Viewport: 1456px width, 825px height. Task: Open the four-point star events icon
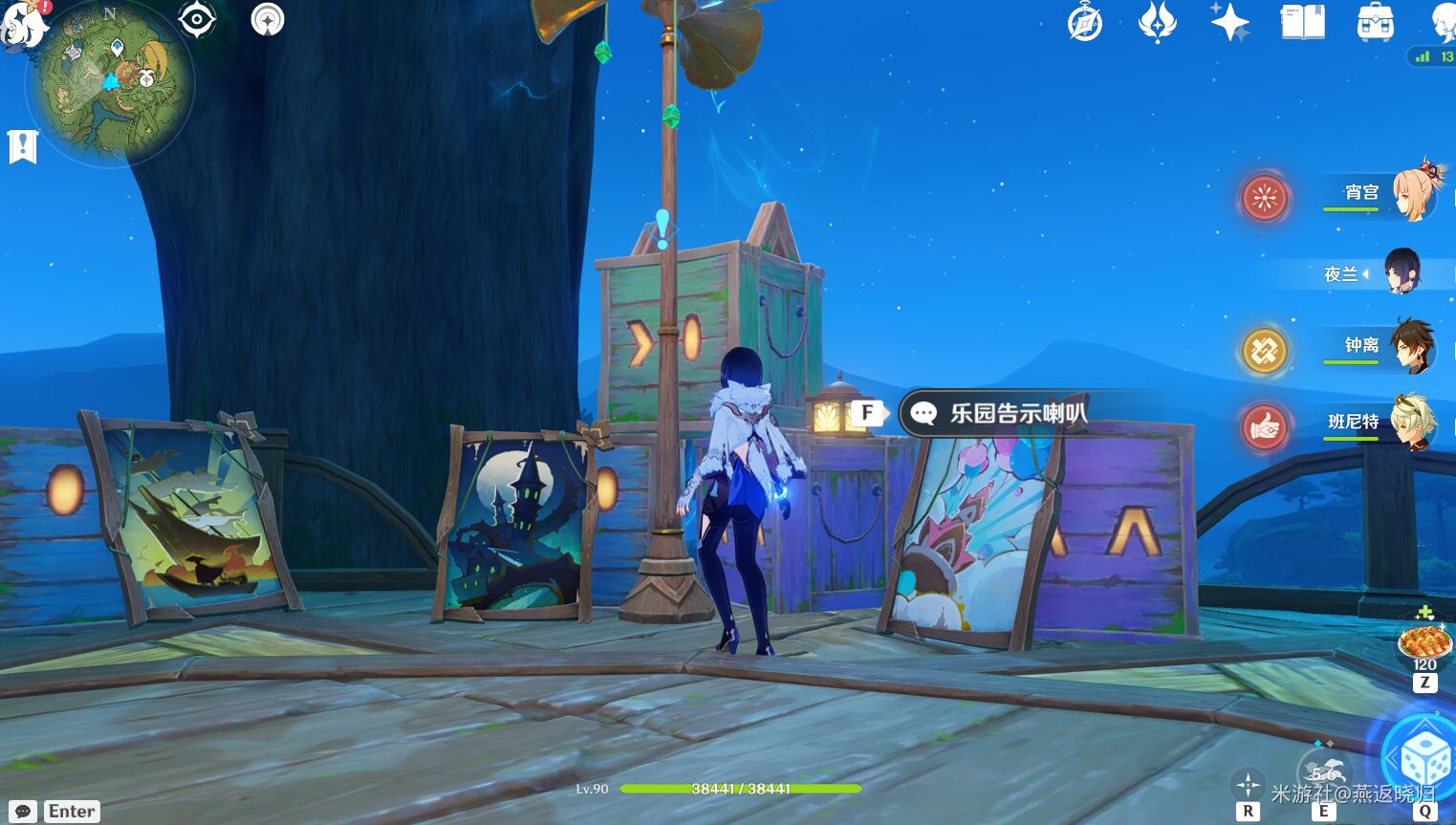click(x=1229, y=22)
